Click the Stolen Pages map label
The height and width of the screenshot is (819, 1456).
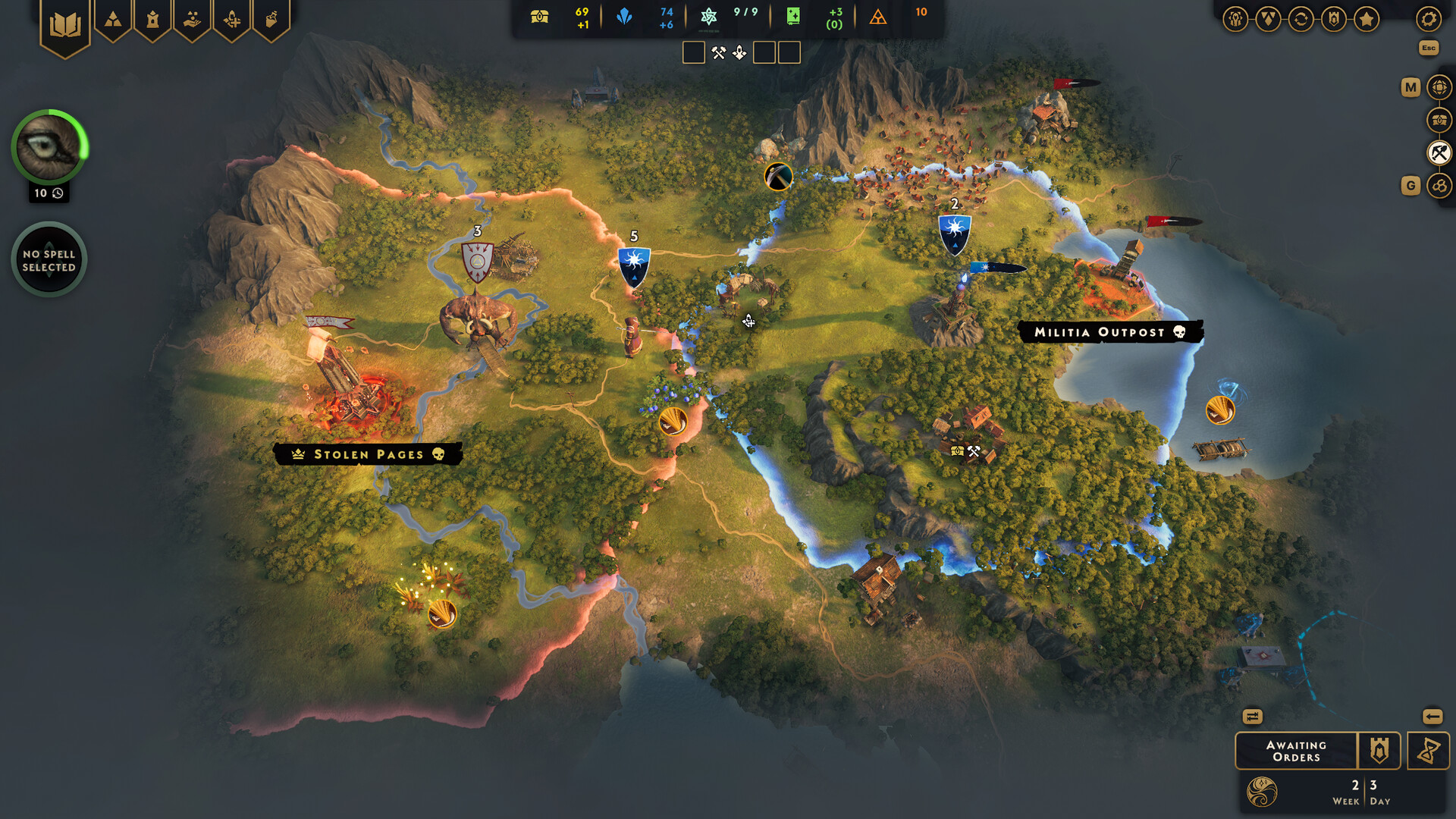pyautogui.click(x=367, y=454)
